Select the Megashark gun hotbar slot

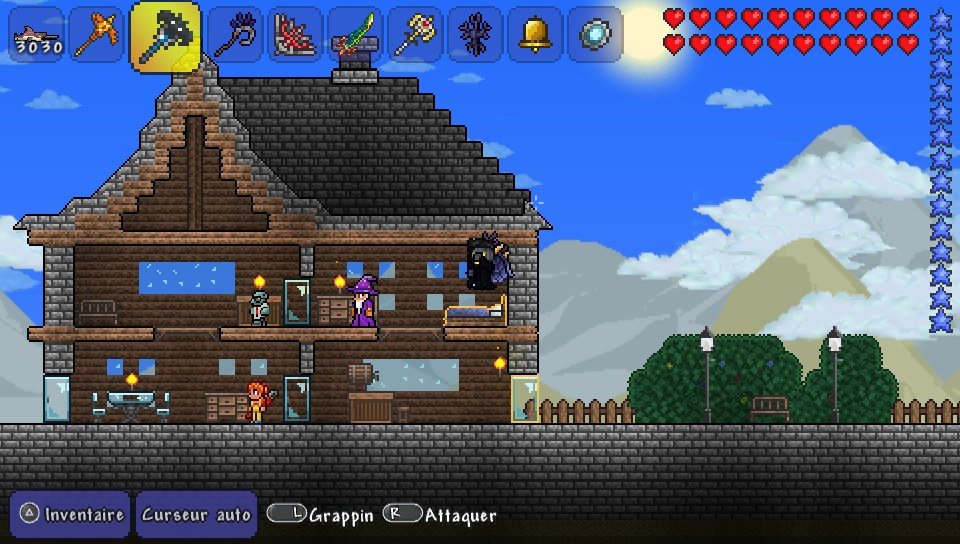point(38,36)
